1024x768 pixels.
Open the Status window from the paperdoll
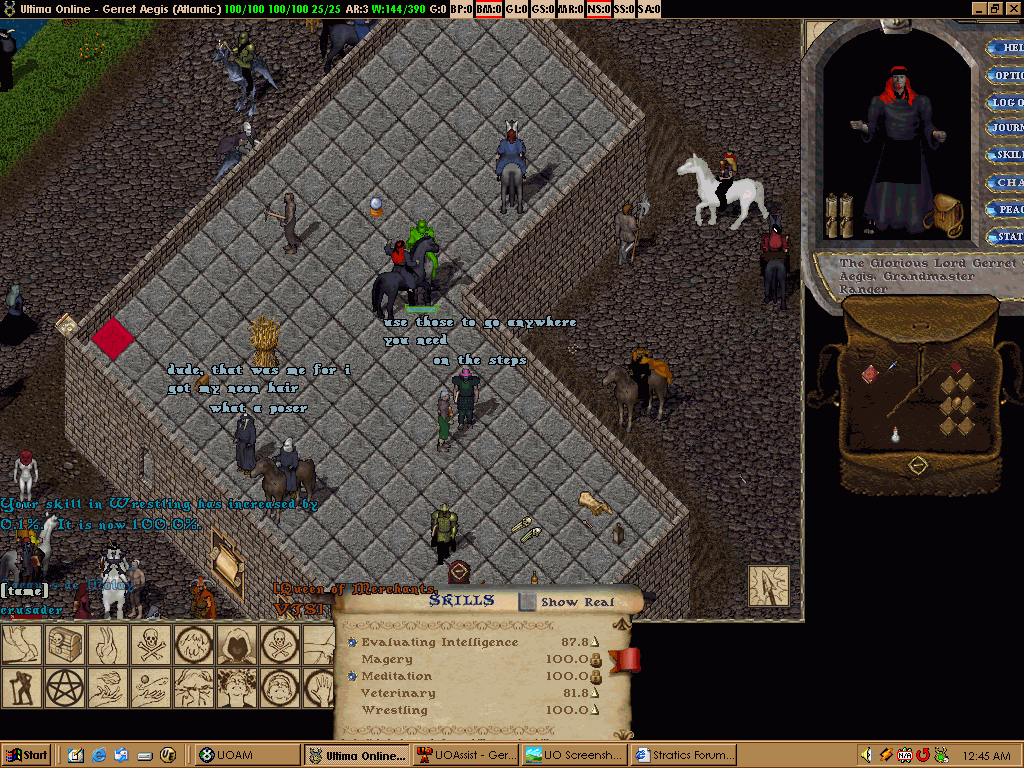pyautogui.click(x=1005, y=237)
